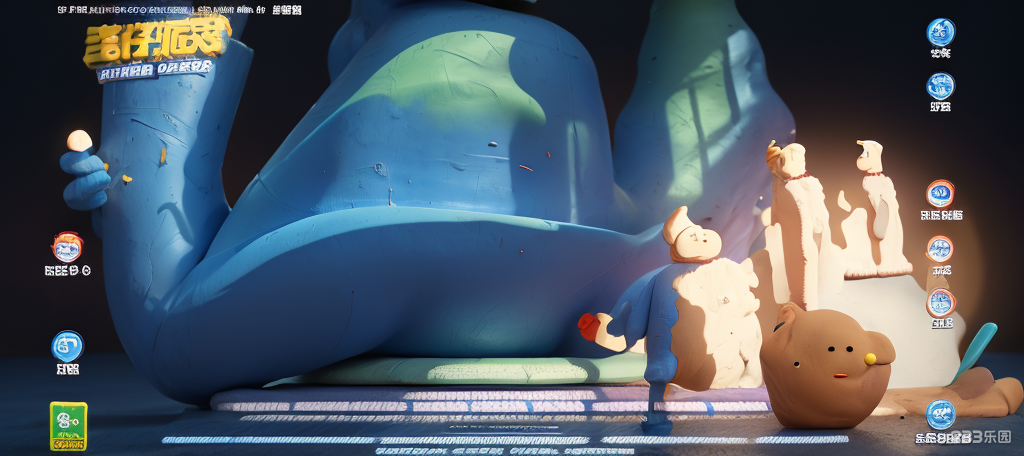The height and width of the screenshot is (456, 1024).
Task: Open the blue icon beside the 乐园 watermark
Action: coord(940,413)
